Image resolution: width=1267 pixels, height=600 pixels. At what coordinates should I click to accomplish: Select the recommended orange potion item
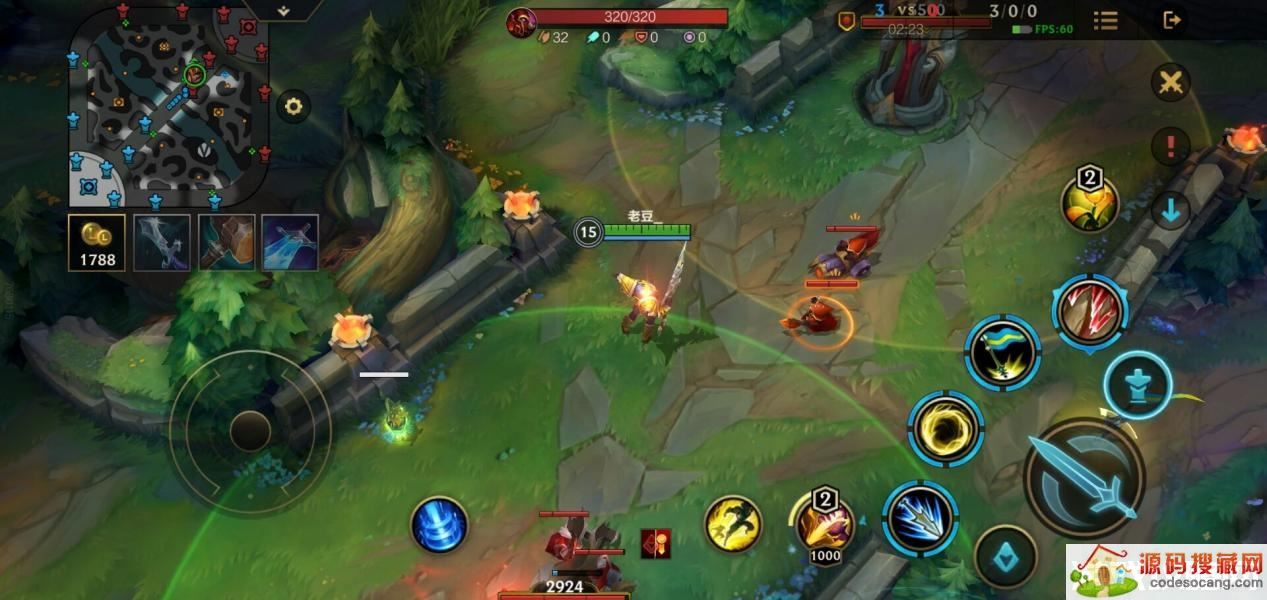226,242
